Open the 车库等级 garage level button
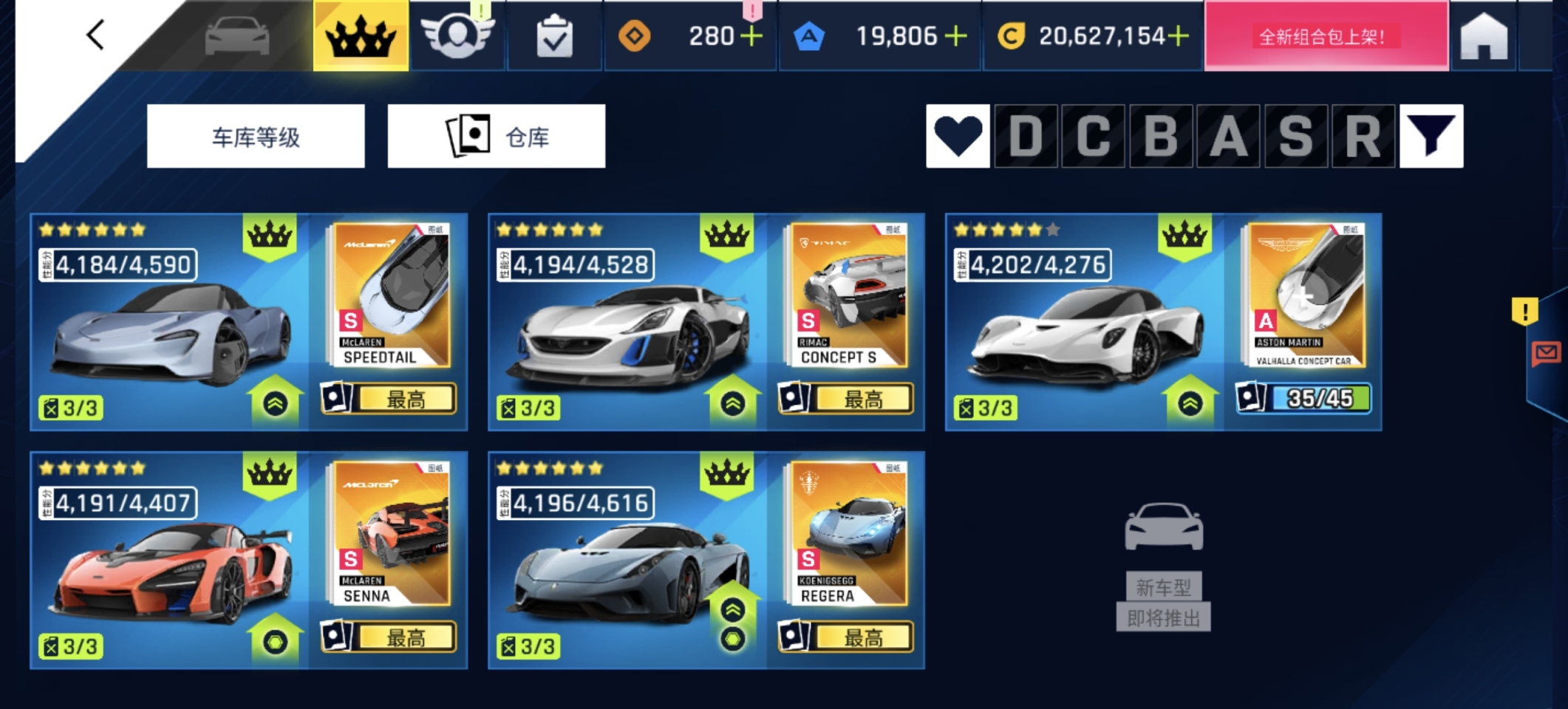The height and width of the screenshot is (709, 1568). pyautogui.click(x=256, y=137)
